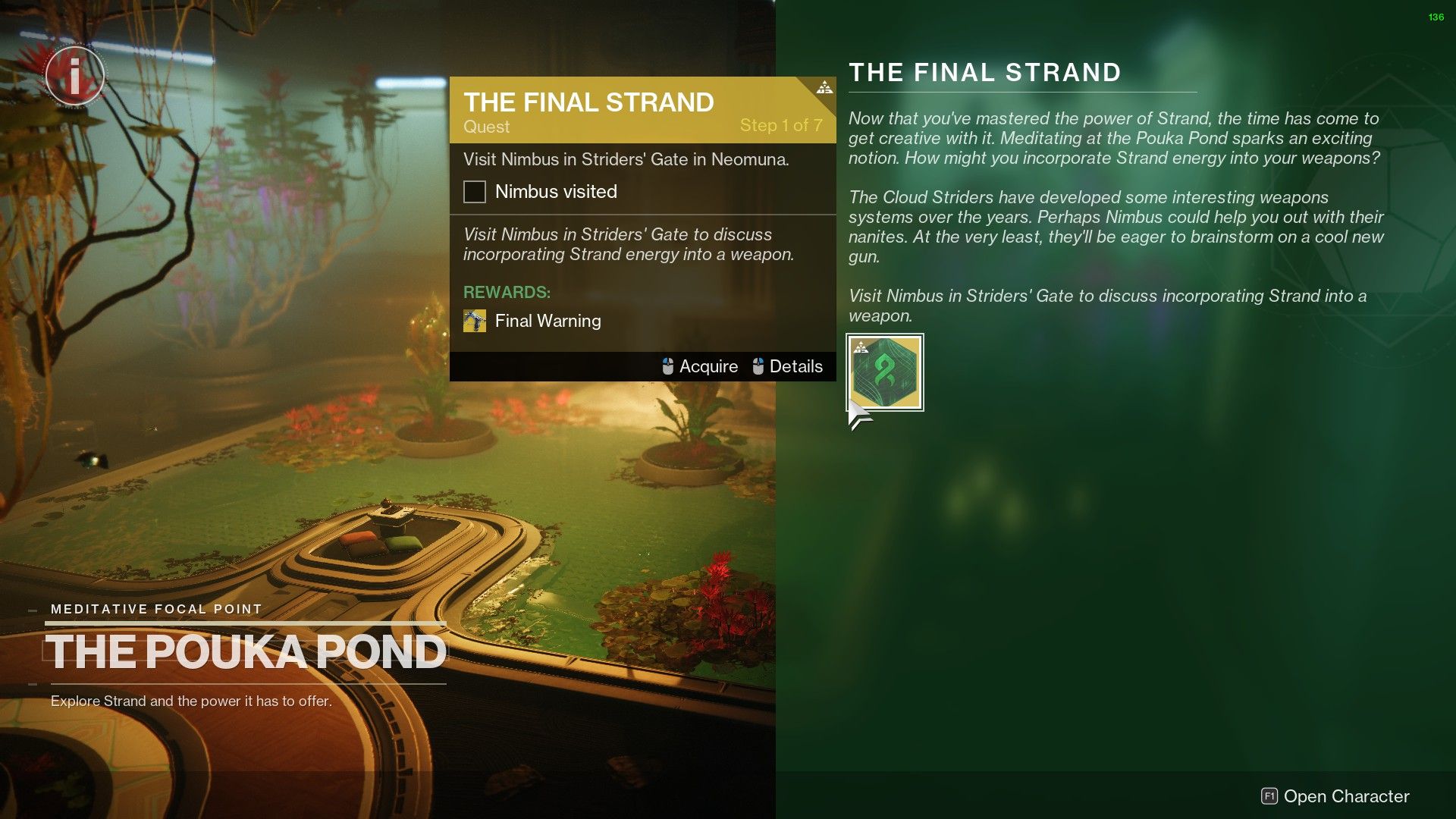Check the Nimbus visited checkbox

pyautogui.click(x=474, y=192)
